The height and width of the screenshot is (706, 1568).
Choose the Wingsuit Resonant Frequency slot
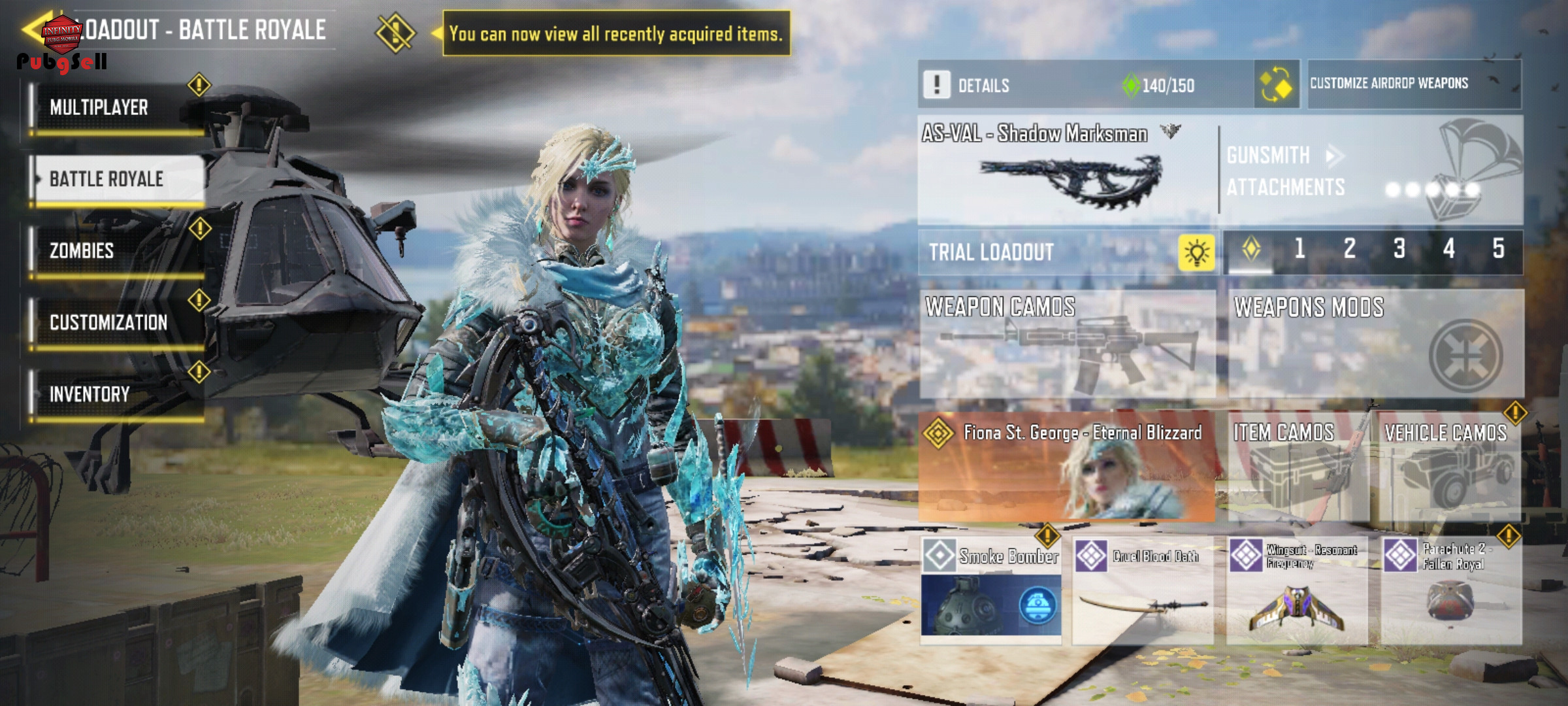(1297, 591)
